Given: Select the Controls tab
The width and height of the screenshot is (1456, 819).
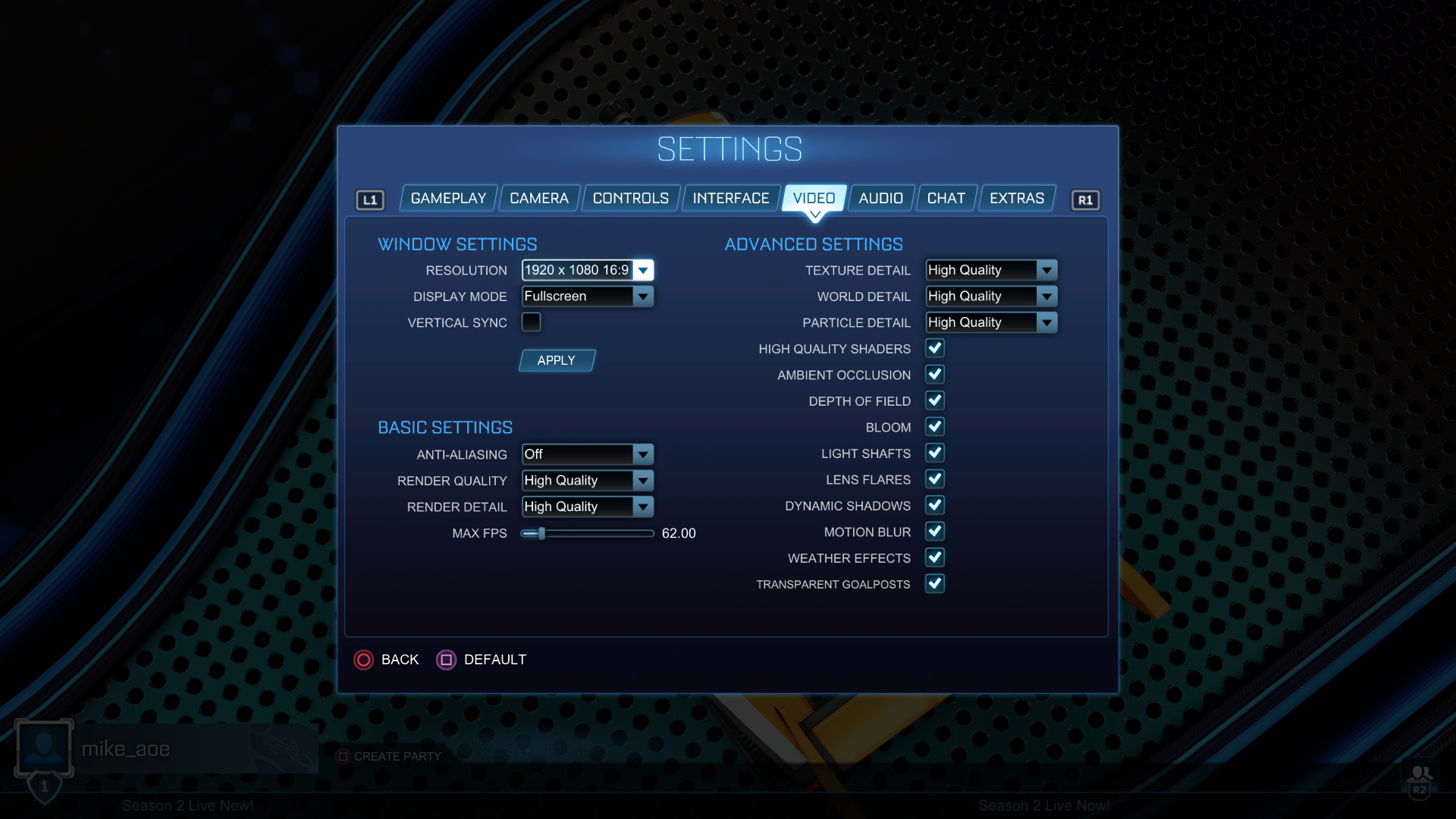Looking at the screenshot, I should [x=630, y=199].
